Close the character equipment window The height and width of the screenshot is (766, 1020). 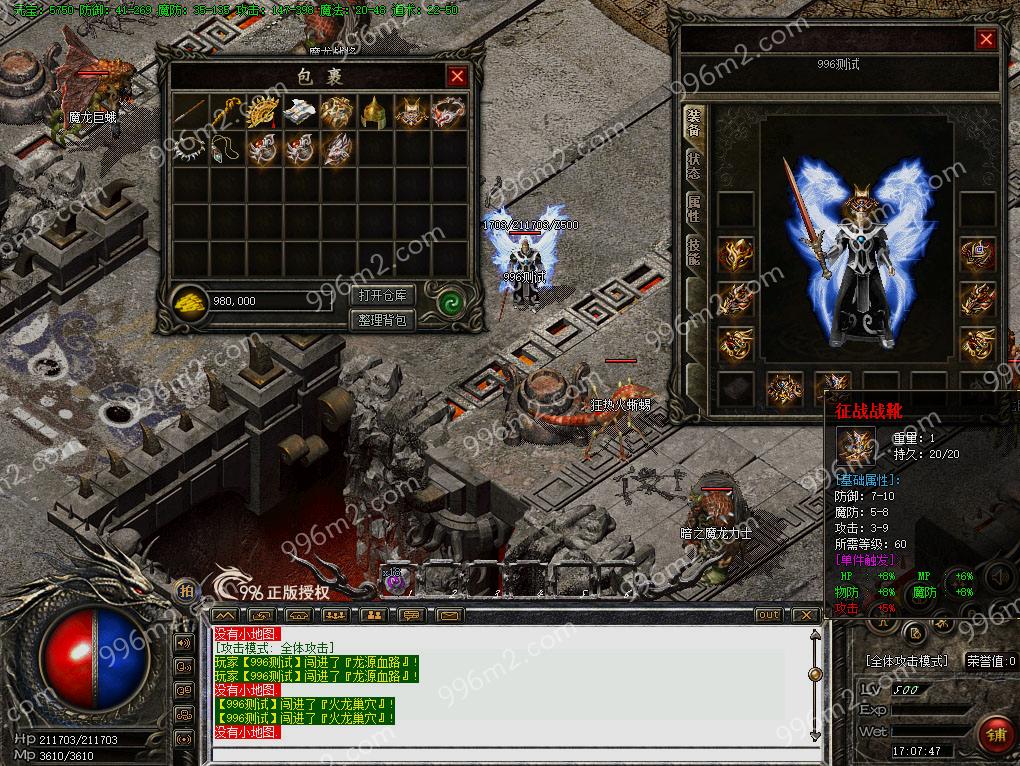point(986,40)
